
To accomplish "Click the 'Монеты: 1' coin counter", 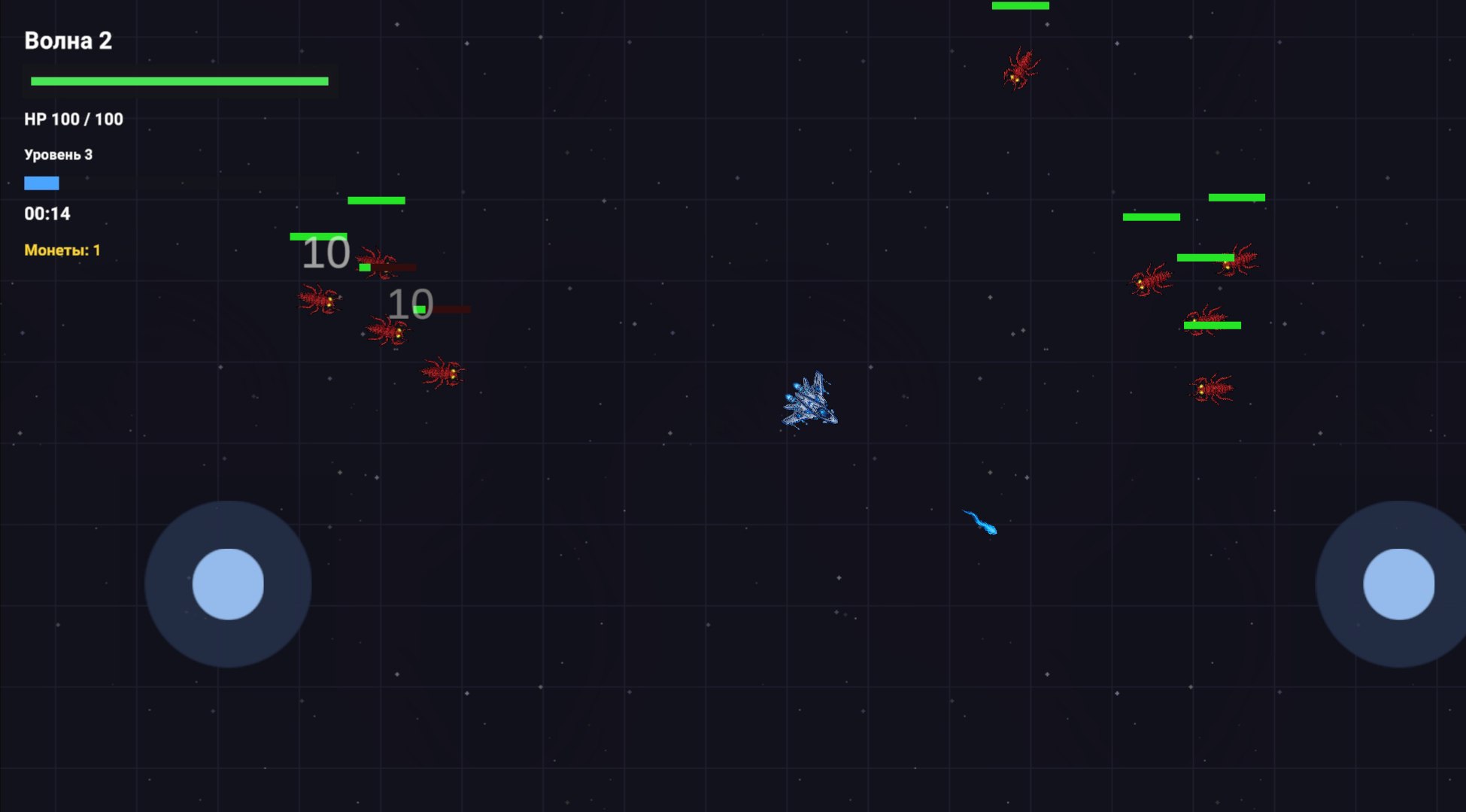I will 62,248.
